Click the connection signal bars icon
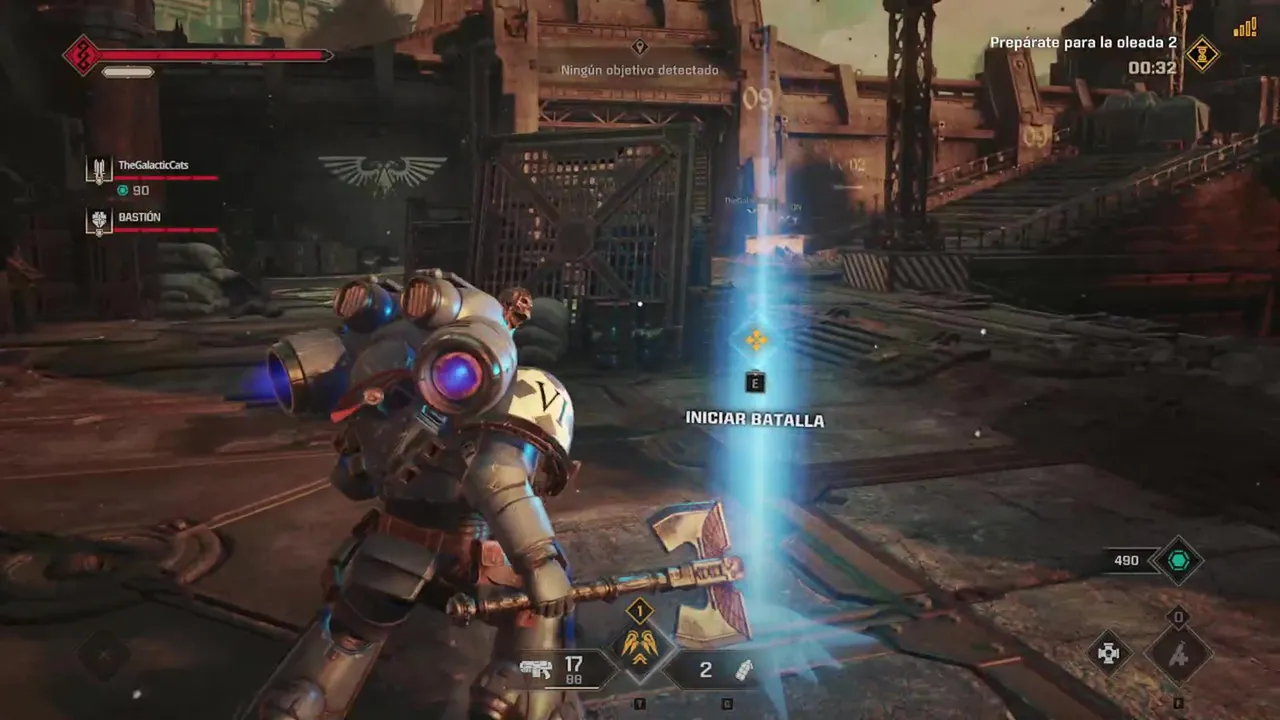This screenshot has width=1280, height=720. 1245,28
